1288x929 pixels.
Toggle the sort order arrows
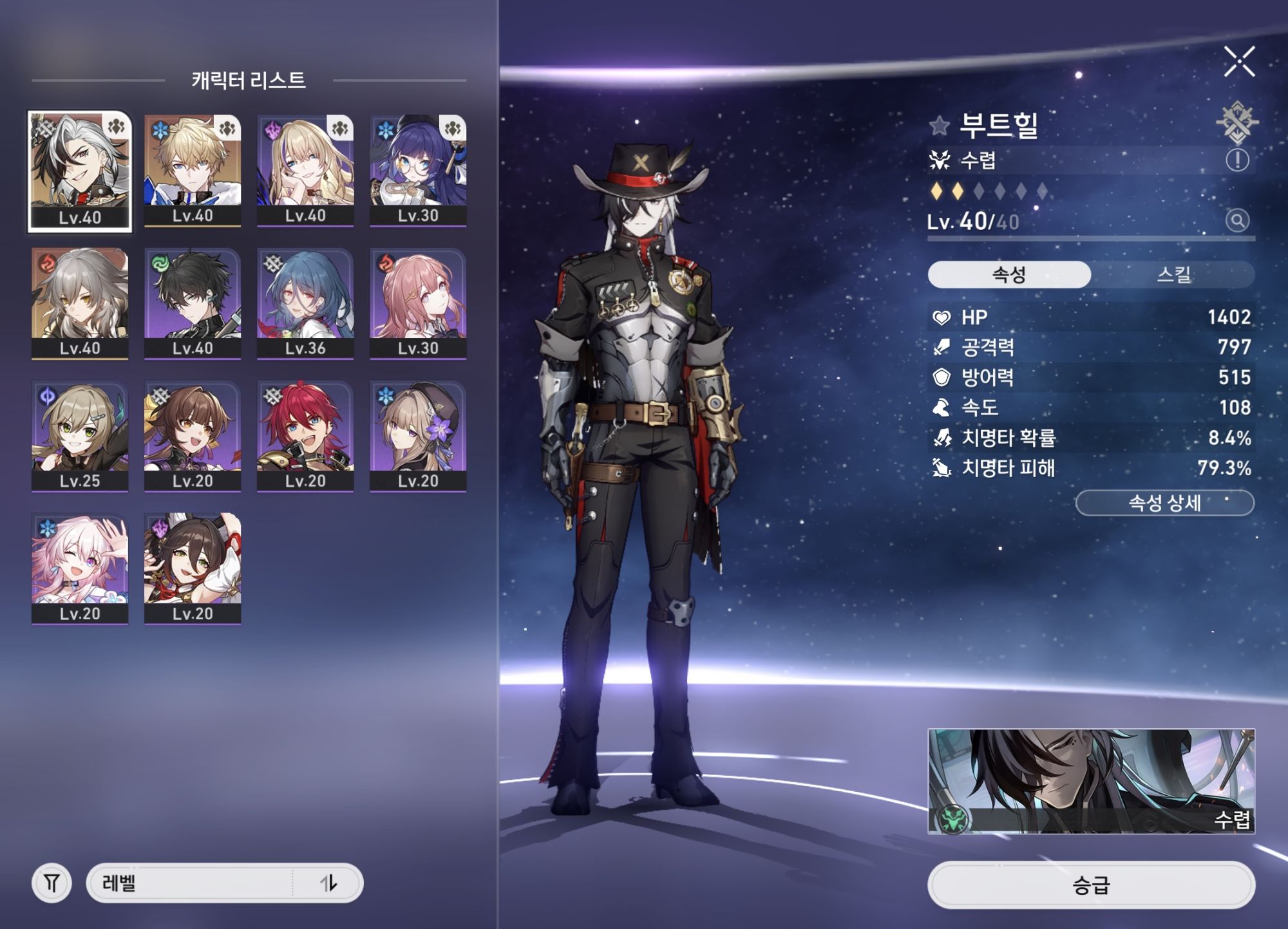tap(328, 883)
